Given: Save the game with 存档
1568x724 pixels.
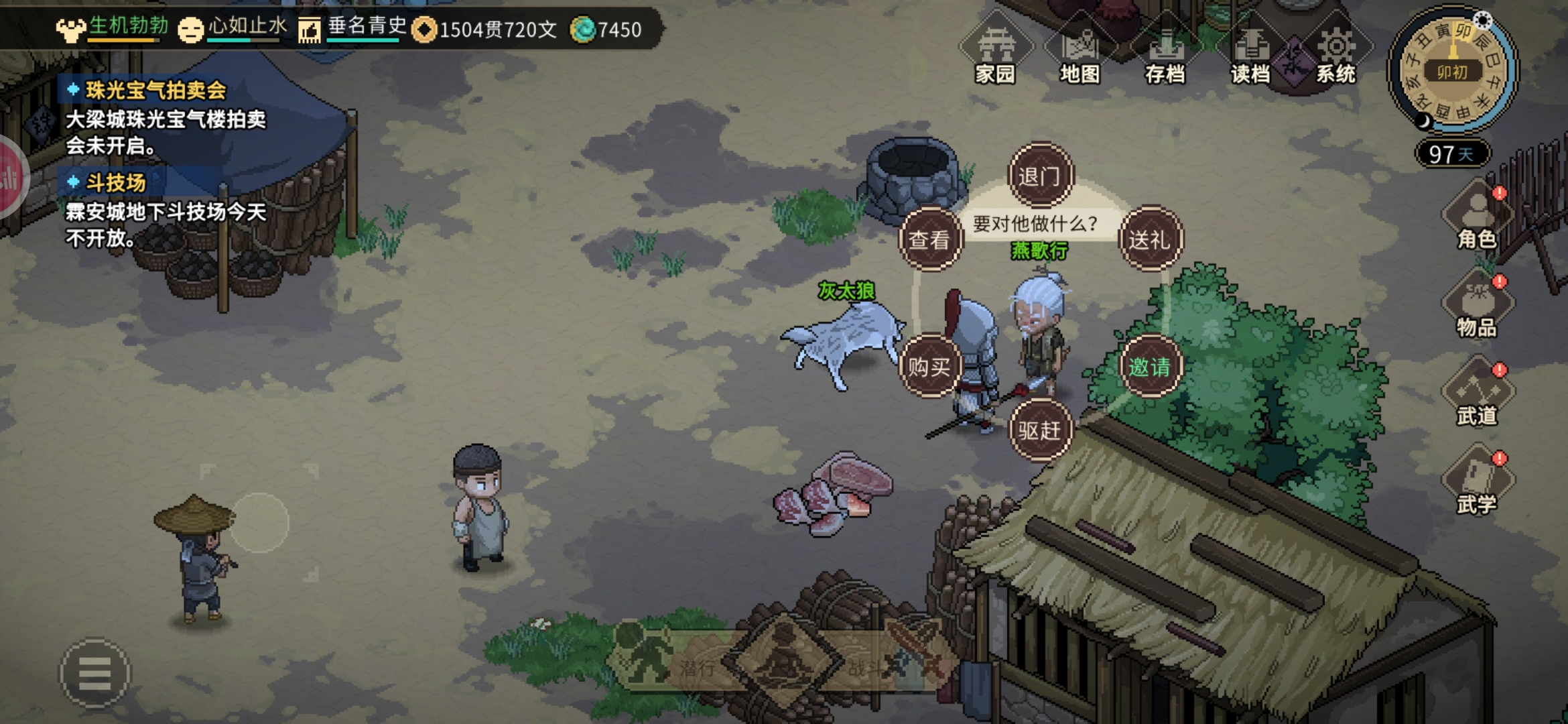Looking at the screenshot, I should [x=1165, y=55].
